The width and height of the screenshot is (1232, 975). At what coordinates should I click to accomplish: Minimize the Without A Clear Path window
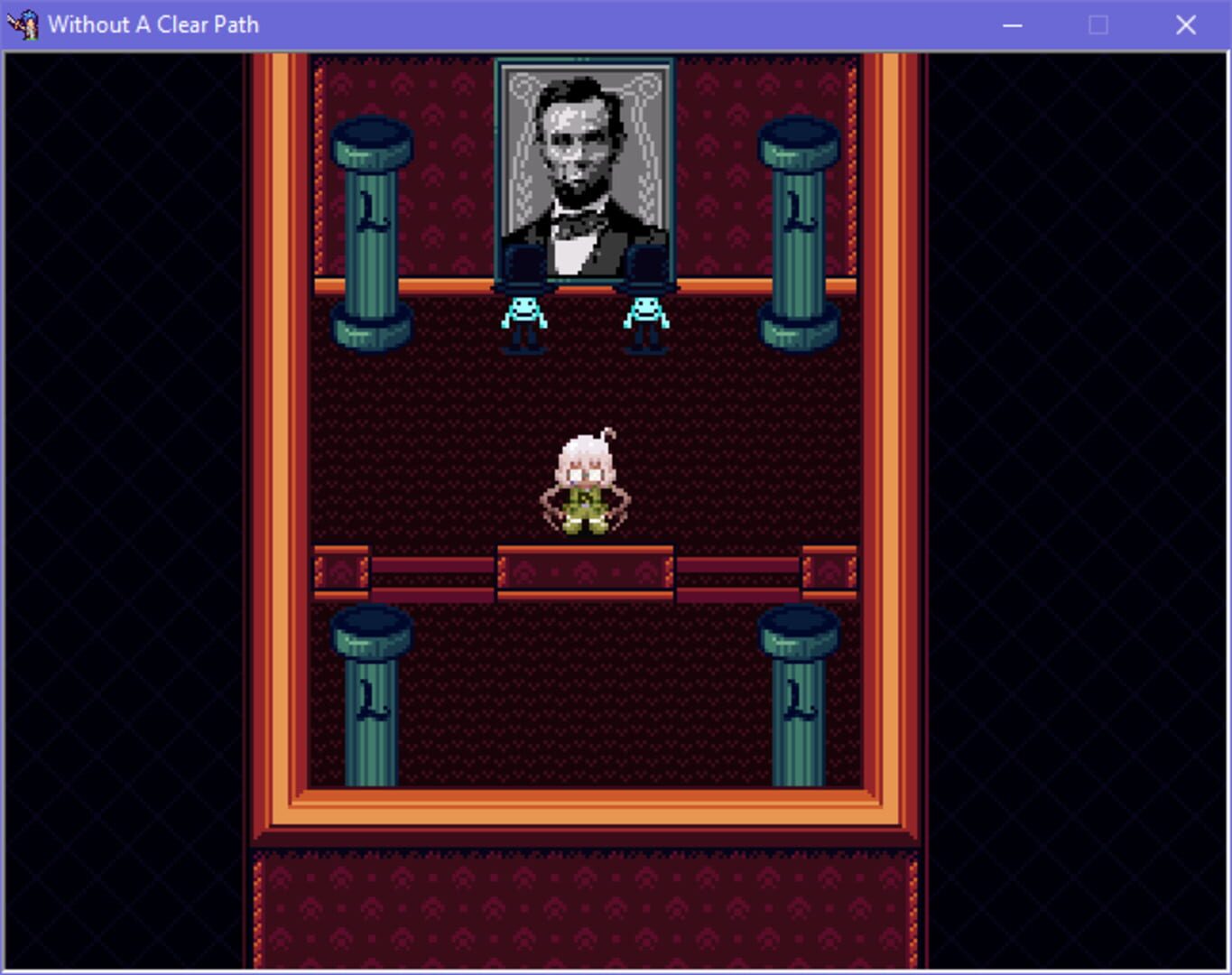[1011, 25]
